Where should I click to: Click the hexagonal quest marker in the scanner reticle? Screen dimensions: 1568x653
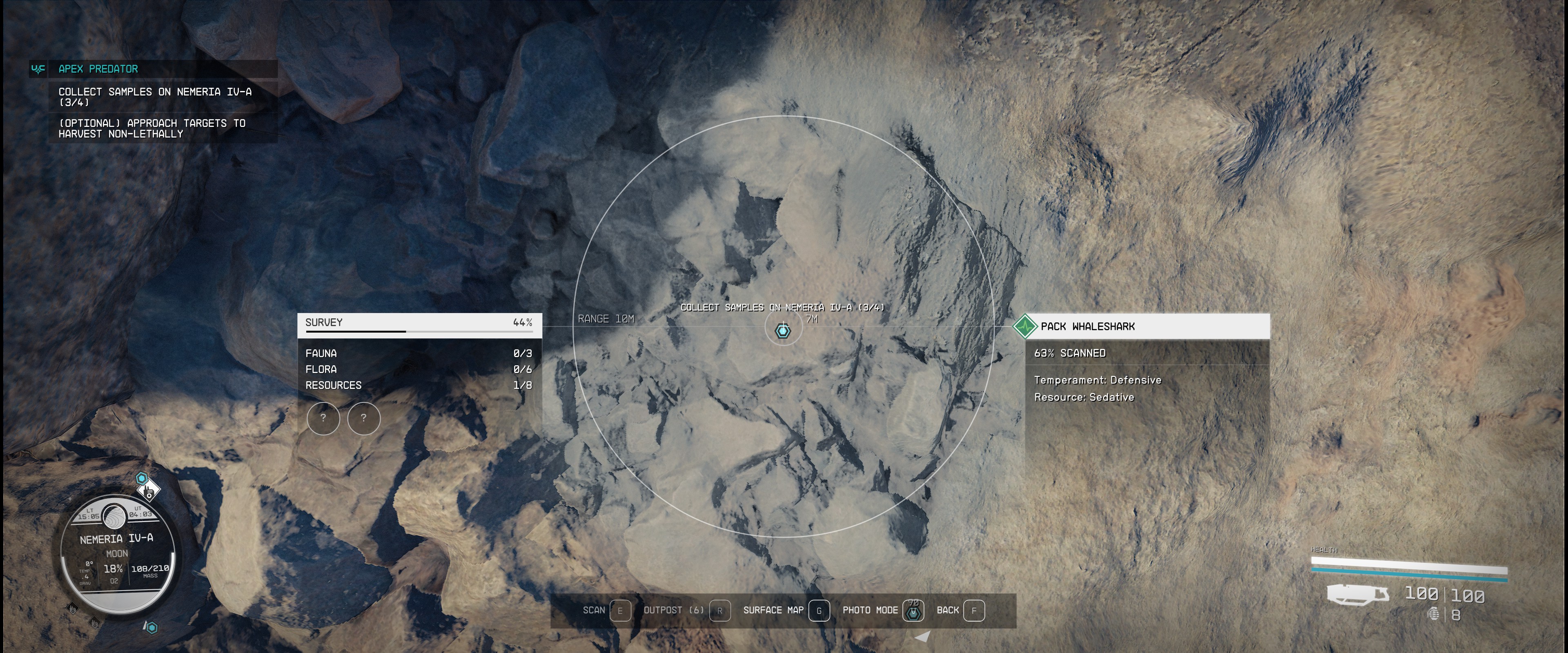784,331
